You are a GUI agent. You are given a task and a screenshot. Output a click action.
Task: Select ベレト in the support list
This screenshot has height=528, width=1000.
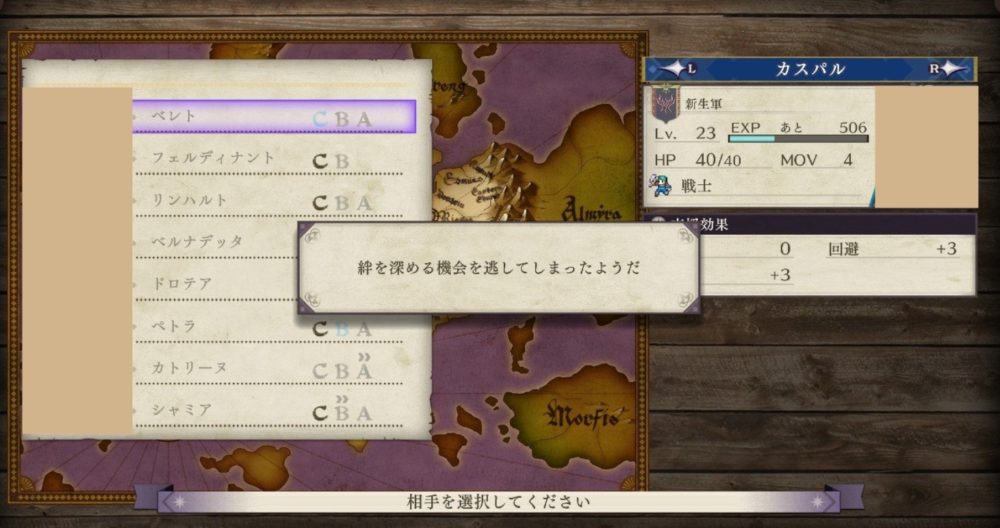tap(272, 117)
